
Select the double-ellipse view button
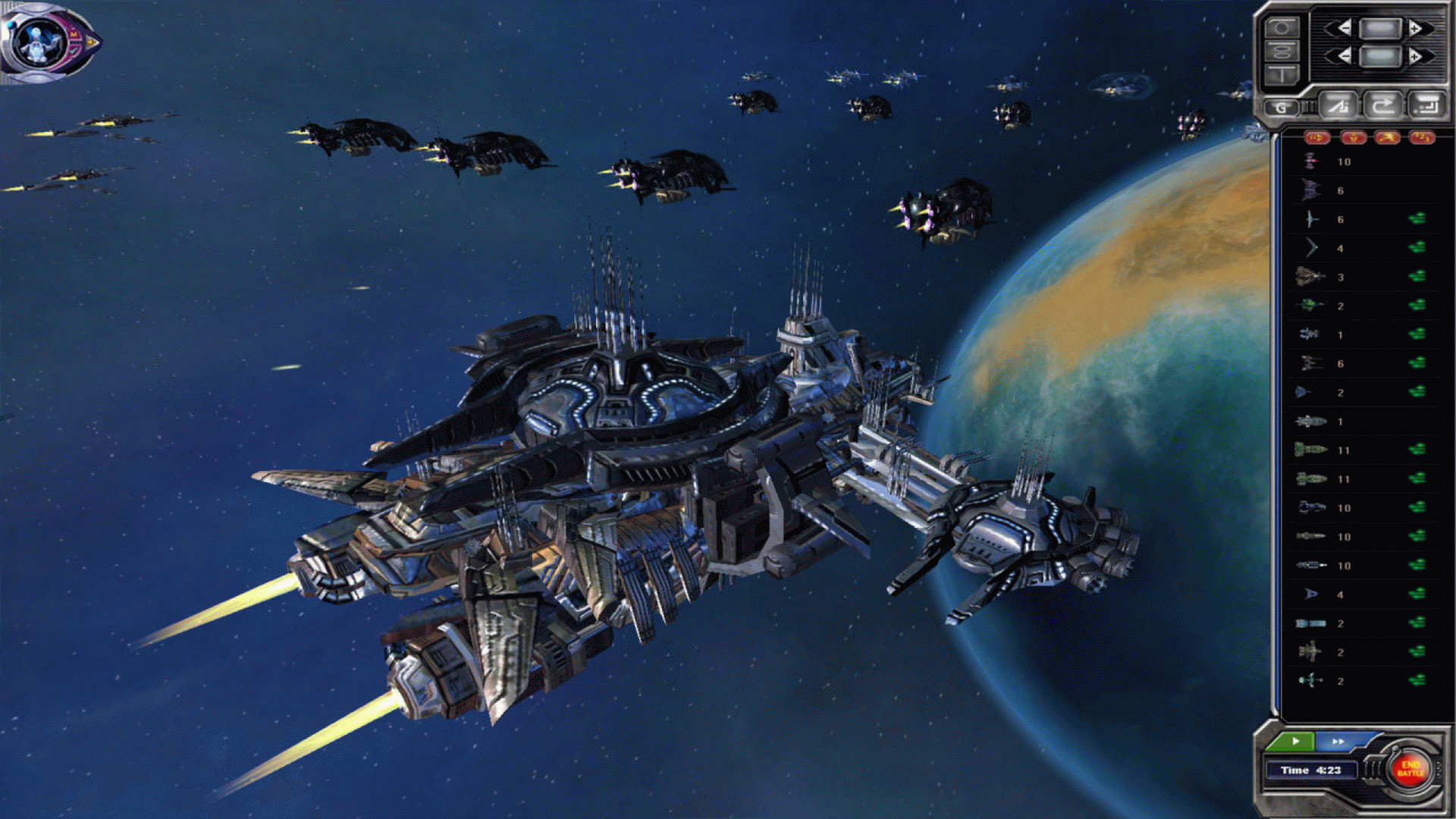click(x=1282, y=52)
